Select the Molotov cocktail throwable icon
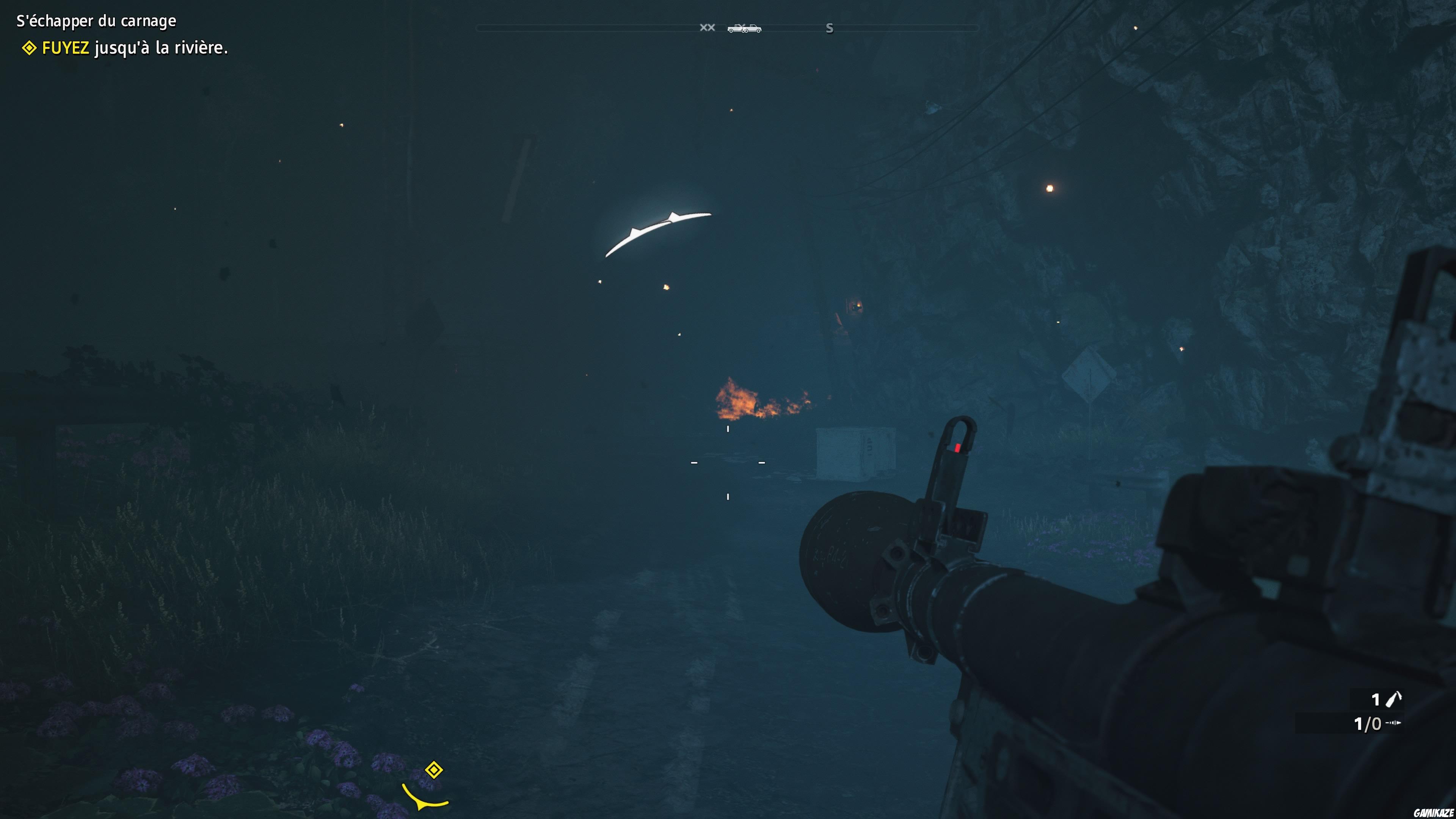This screenshot has height=819, width=1456. pos(1393,699)
